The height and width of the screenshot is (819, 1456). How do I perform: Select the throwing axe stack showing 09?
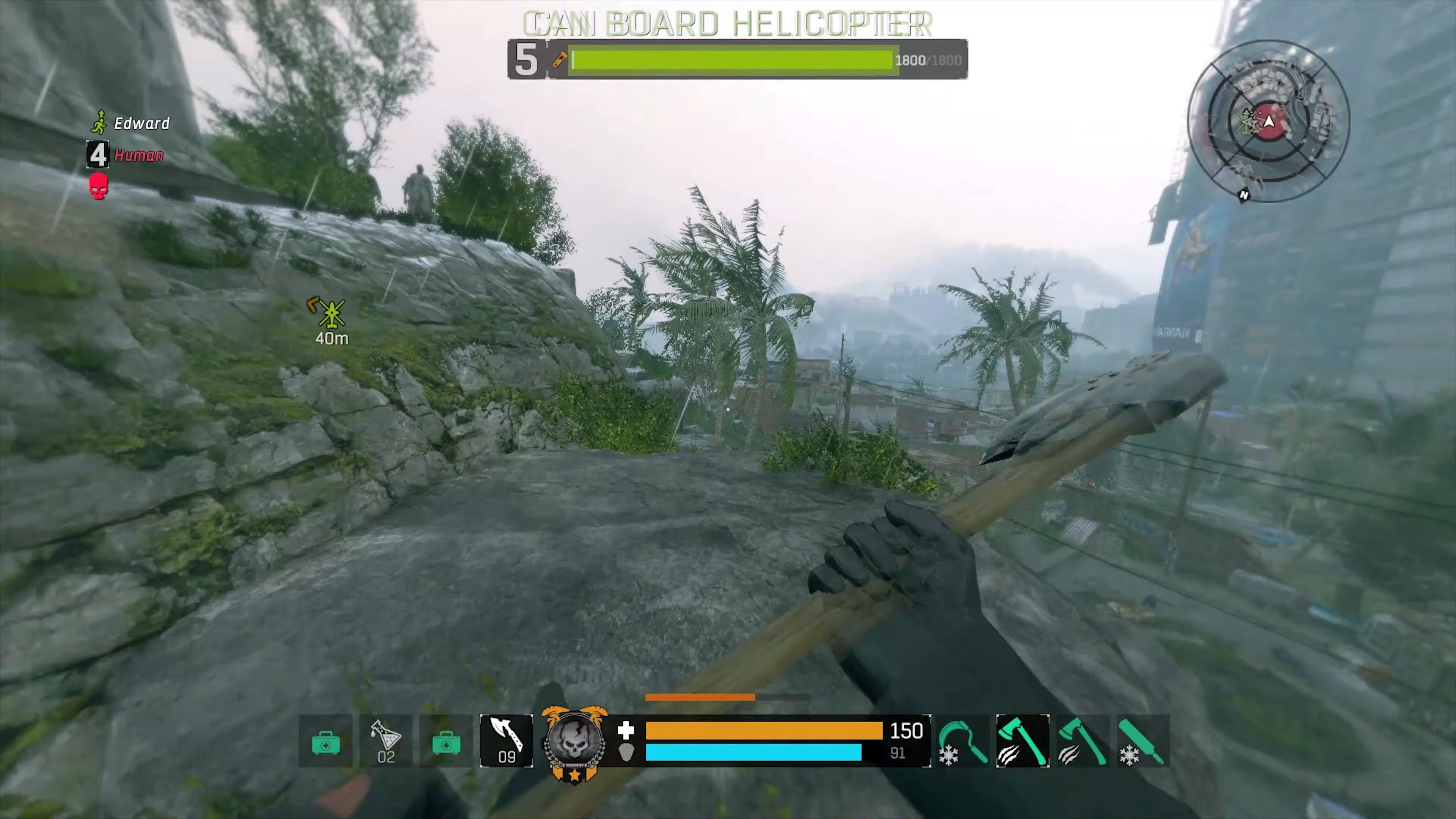tap(506, 741)
